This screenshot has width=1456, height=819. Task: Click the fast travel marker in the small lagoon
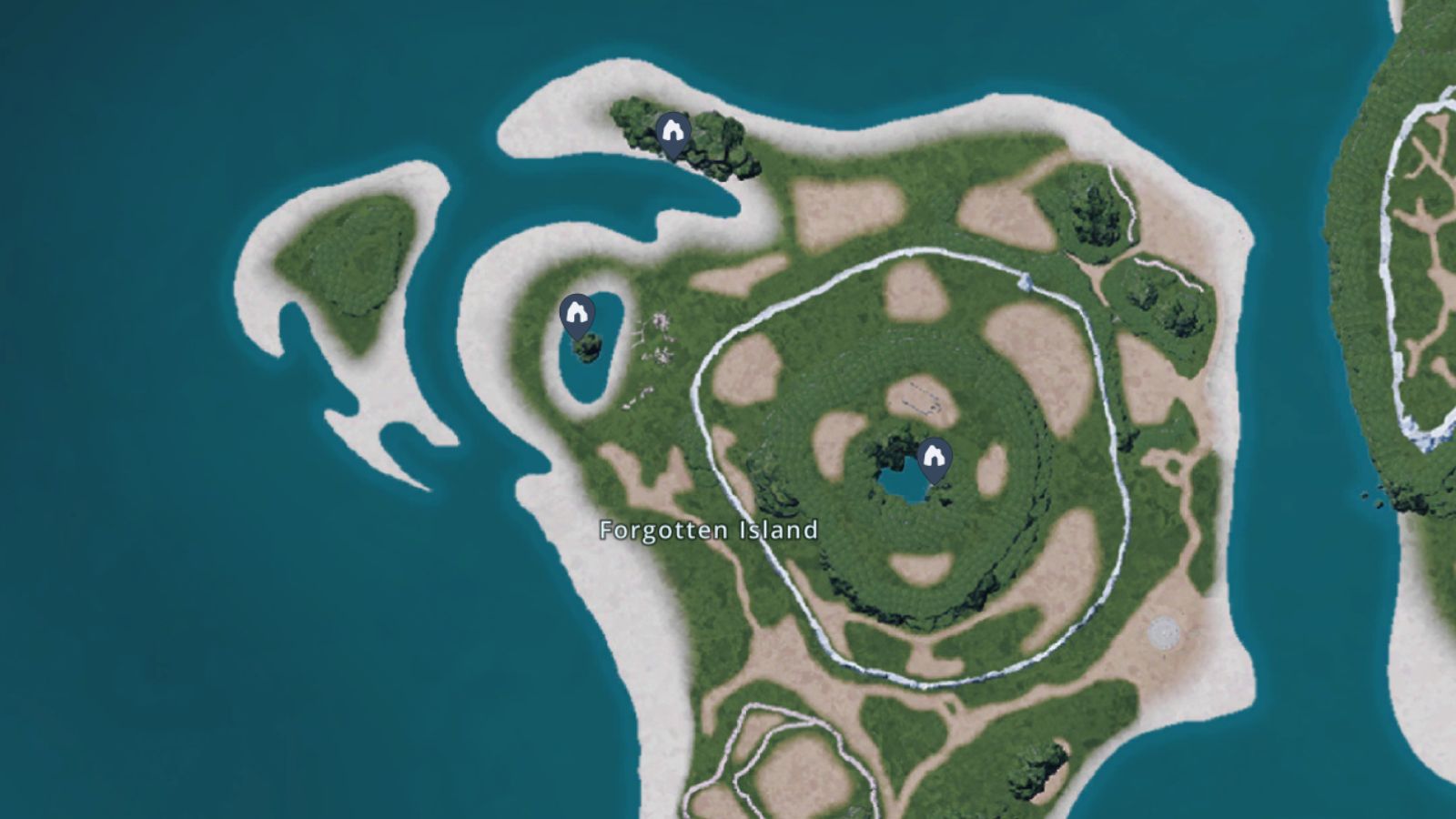click(576, 313)
